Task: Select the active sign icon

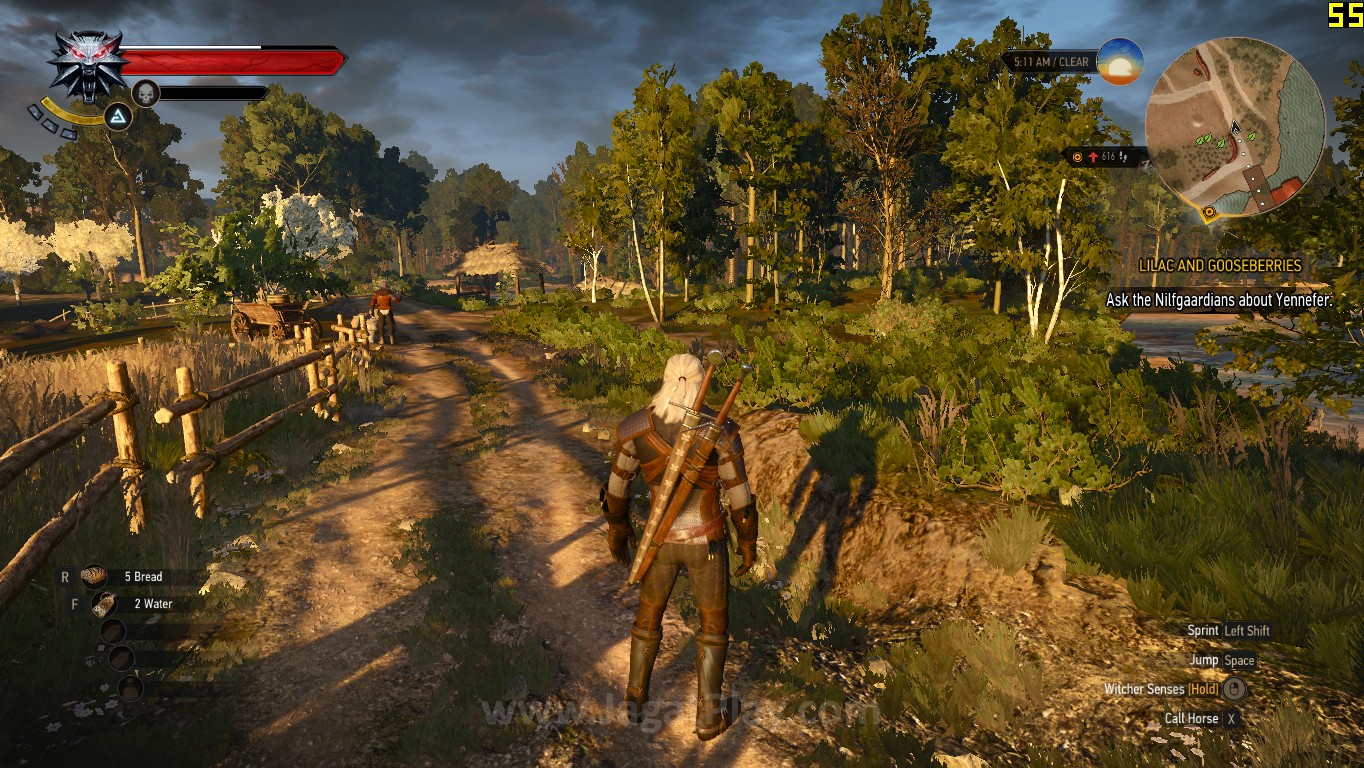Action: (119, 118)
